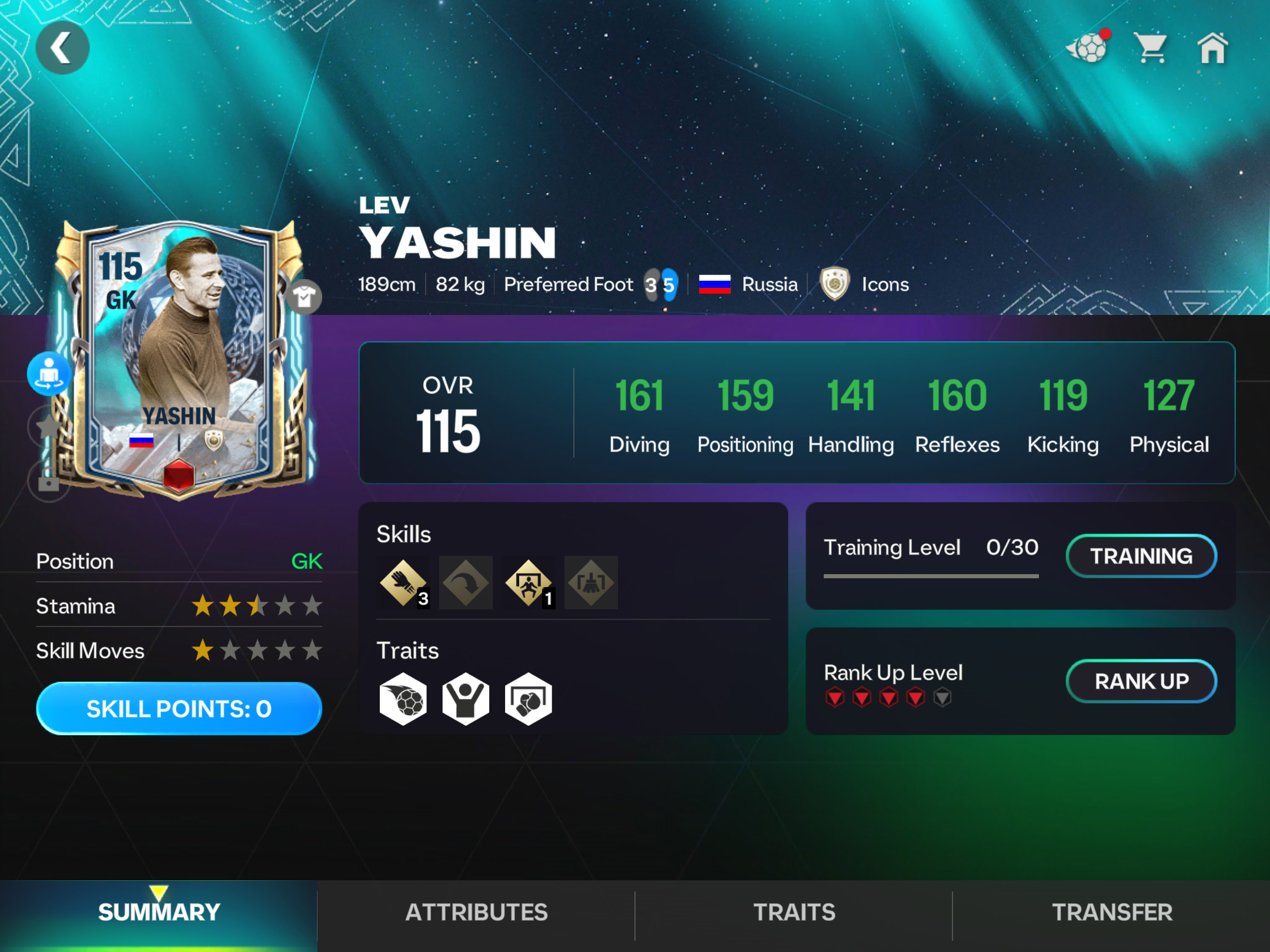Select the arms-raised player trait icon
The width and height of the screenshot is (1270, 952).
click(466, 699)
